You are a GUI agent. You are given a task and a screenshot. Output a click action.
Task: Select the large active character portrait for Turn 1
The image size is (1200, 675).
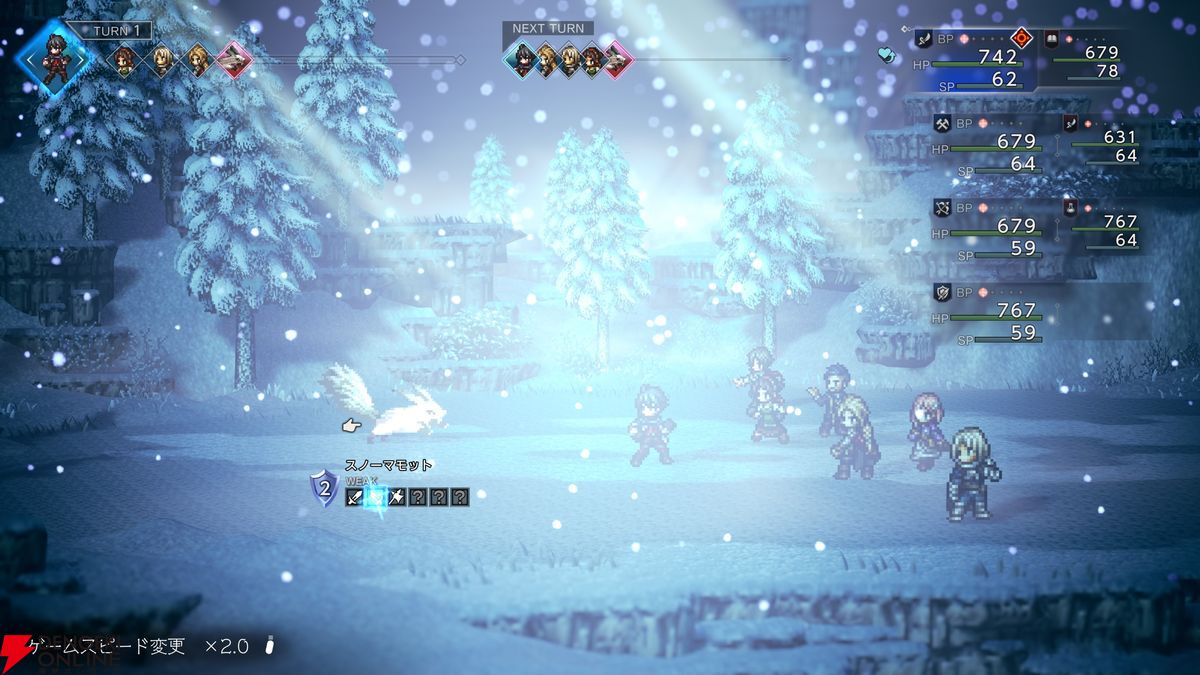pos(56,57)
